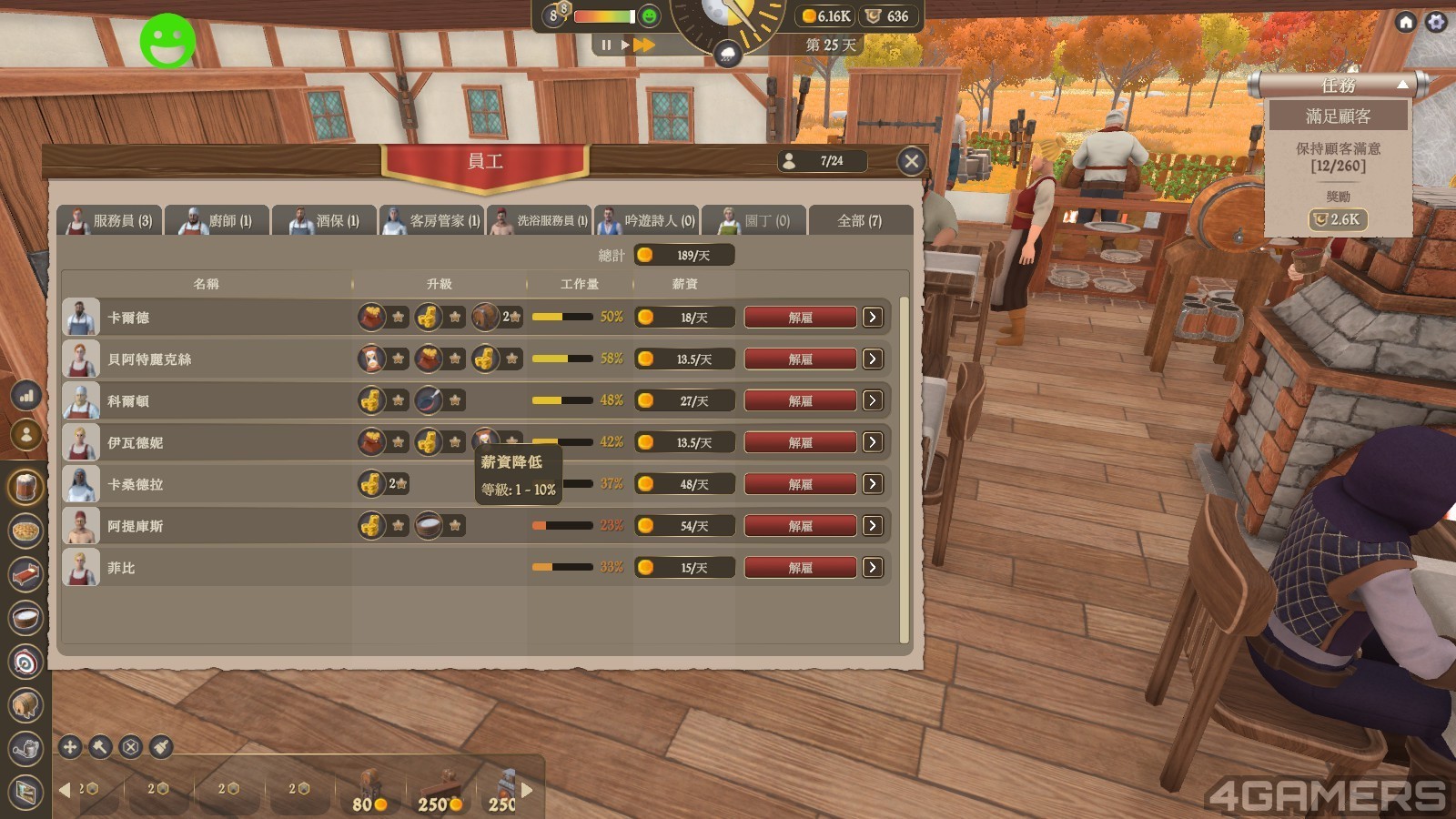Collapse the 任務 quest panel

pos(1402,85)
